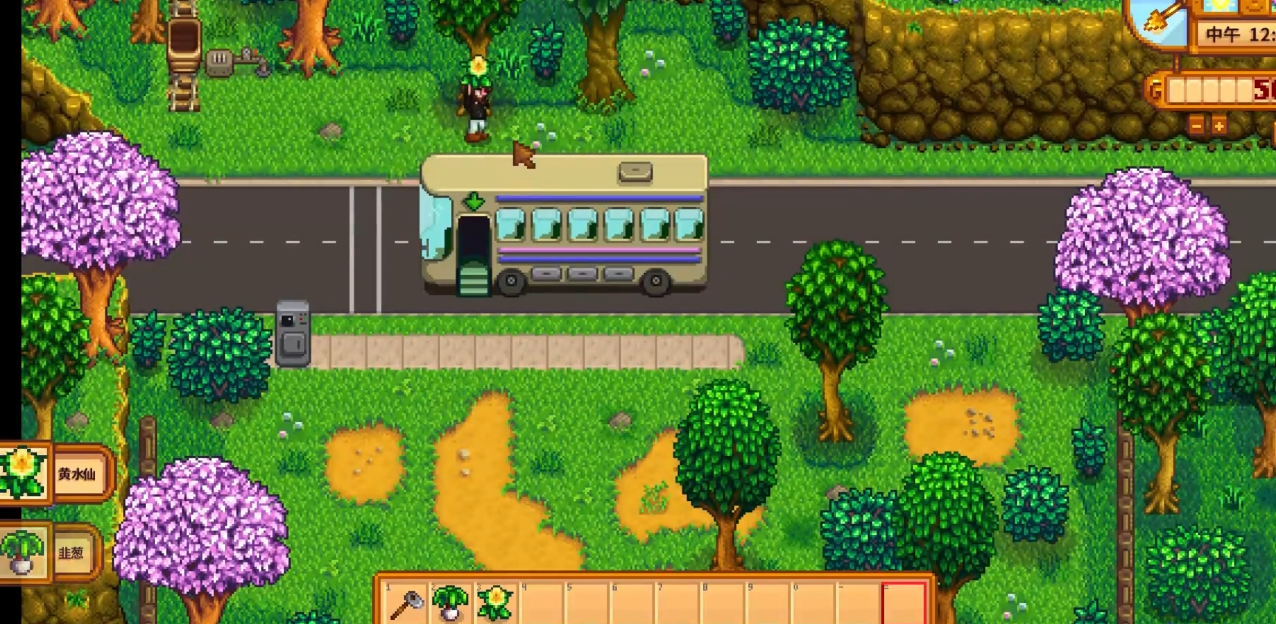
Task: Zoom in with the plus button
Action: (1219, 125)
